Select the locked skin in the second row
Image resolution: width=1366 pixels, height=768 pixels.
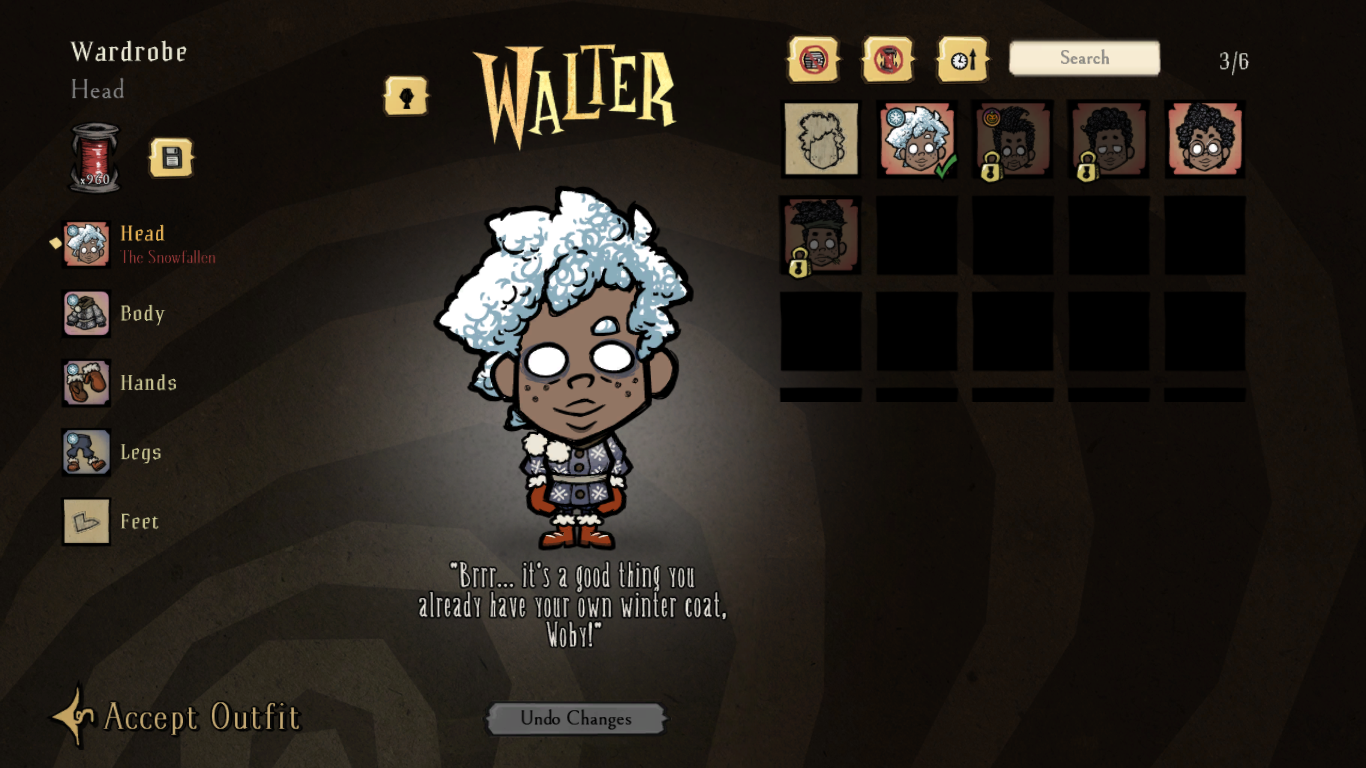coord(821,237)
